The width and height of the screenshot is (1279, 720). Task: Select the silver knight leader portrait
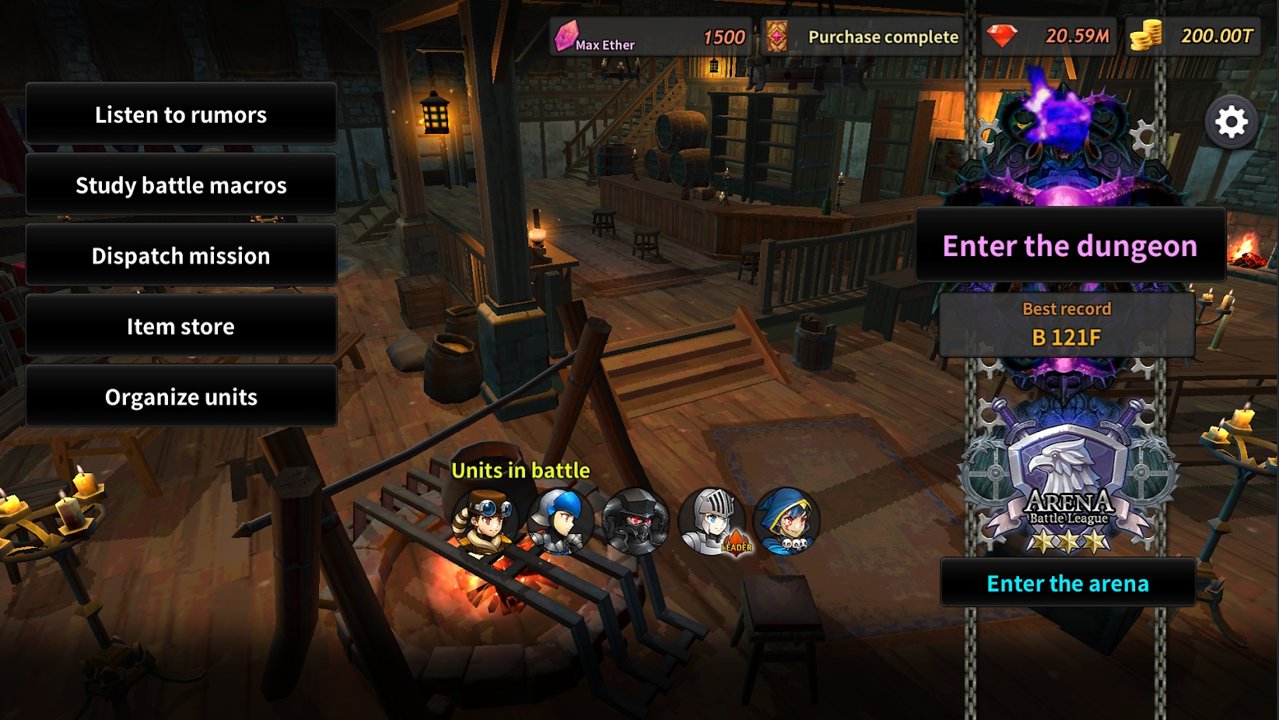711,521
